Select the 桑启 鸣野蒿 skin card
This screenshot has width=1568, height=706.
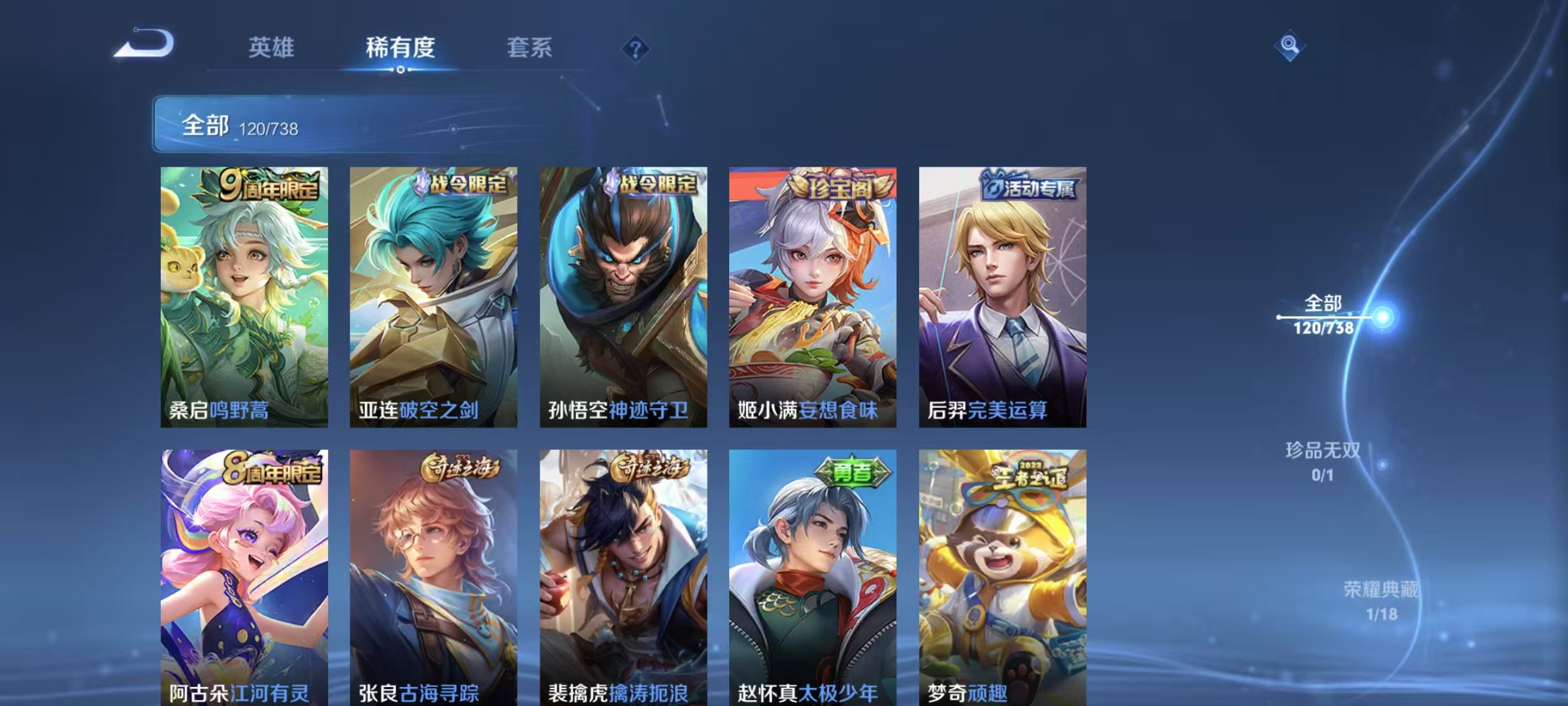click(x=244, y=297)
